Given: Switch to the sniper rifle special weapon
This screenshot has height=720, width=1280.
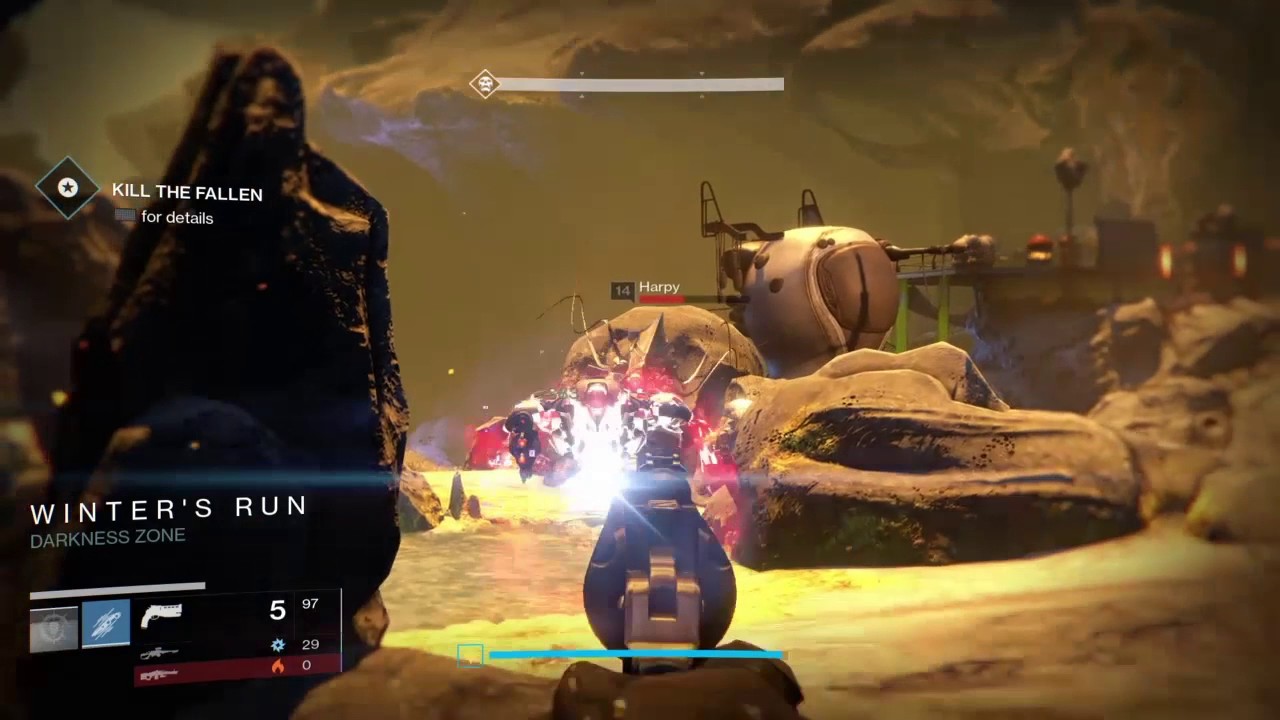Looking at the screenshot, I should click(x=160, y=652).
